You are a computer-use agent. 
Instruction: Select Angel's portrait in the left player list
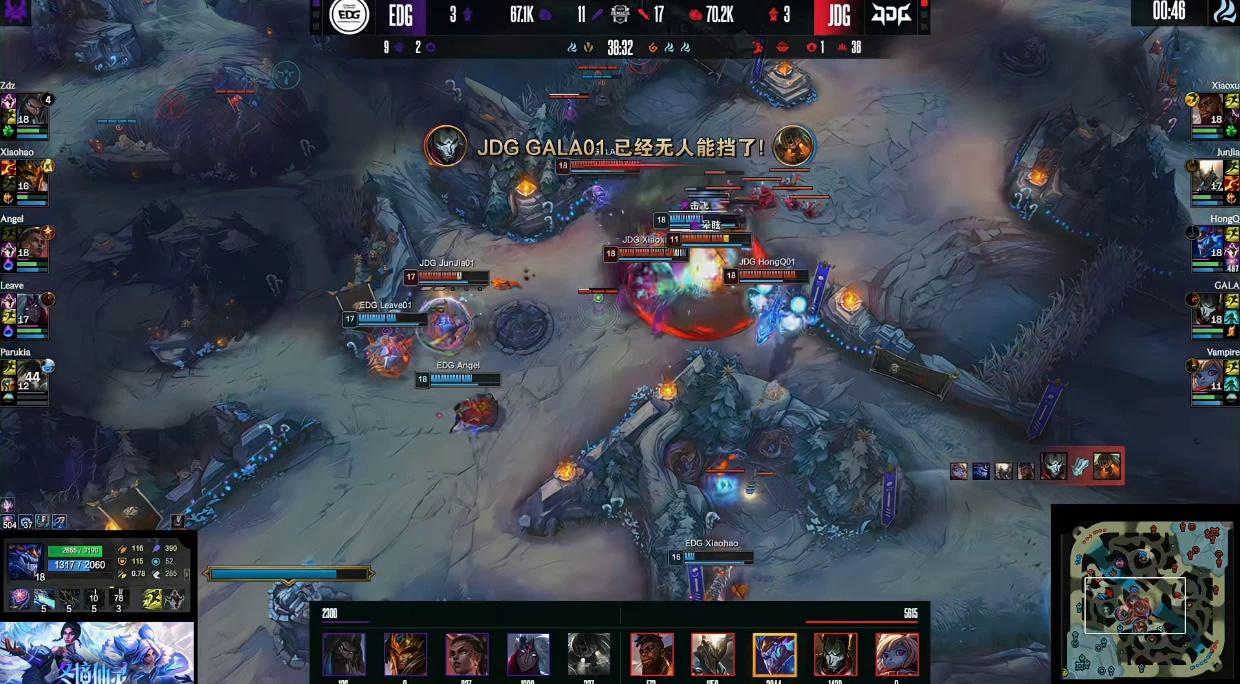point(32,242)
